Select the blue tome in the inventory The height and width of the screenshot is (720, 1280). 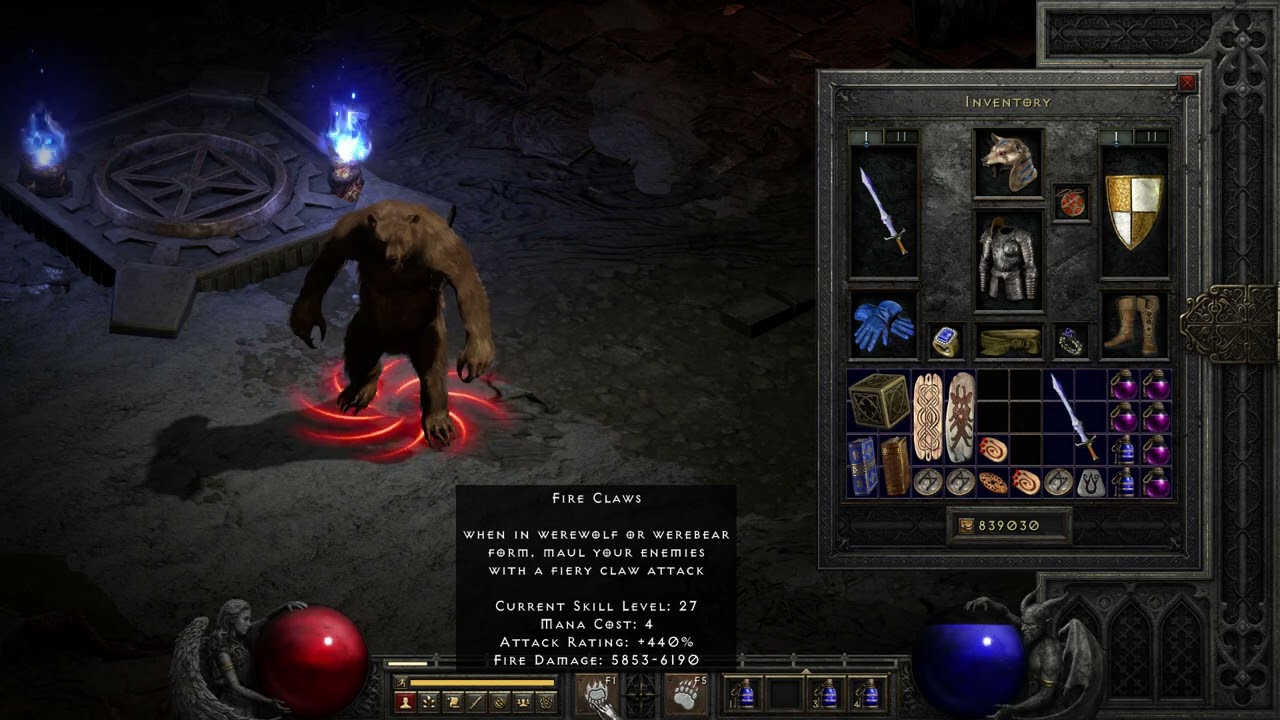pyautogui.click(x=862, y=466)
